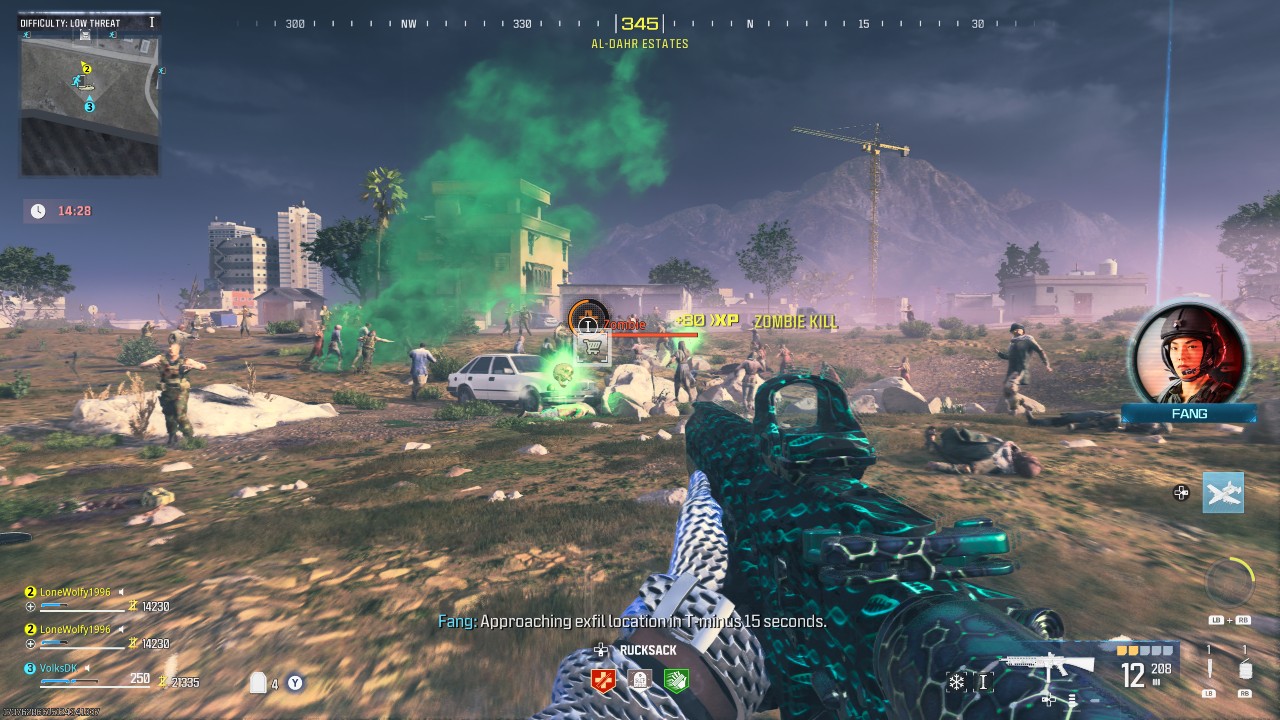1280x720 pixels.
Task: Click the tactical throwing knife icon near LB
Action: (x=1210, y=668)
